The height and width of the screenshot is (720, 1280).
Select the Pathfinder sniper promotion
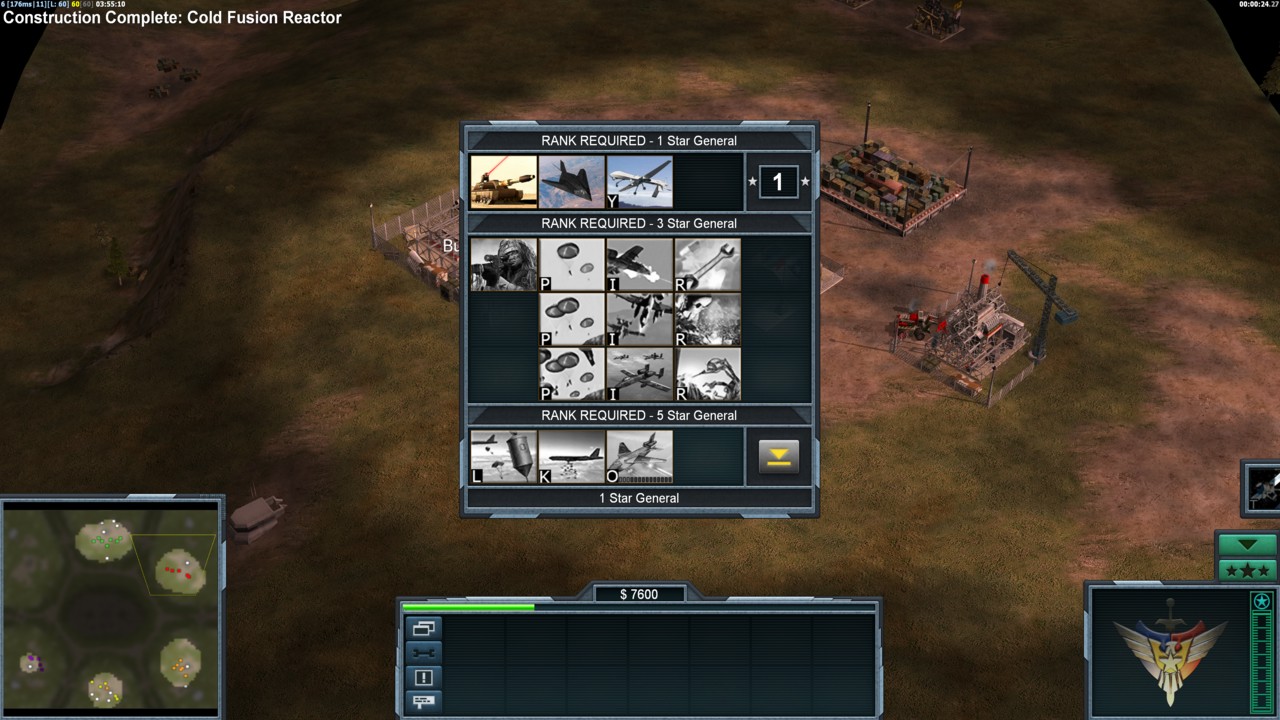[x=503, y=265]
